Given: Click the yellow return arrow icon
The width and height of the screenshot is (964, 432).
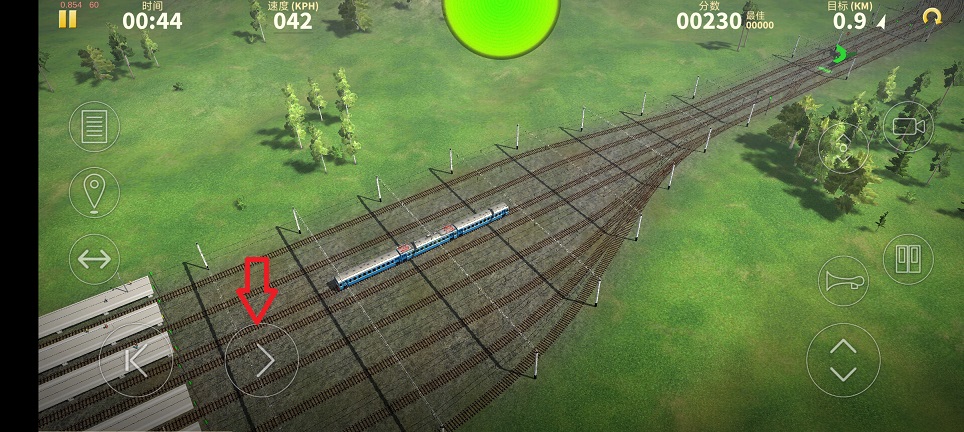Looking at the screenshot, I should [x=932, y=17].
